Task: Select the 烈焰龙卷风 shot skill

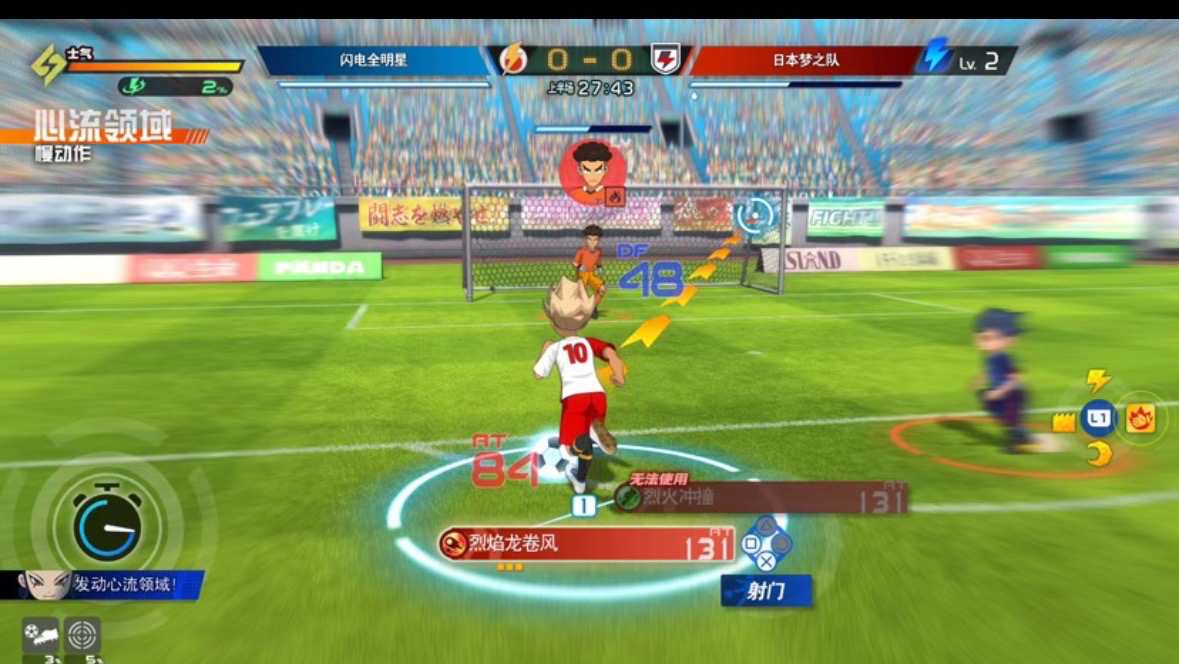Action: (588, 545)
